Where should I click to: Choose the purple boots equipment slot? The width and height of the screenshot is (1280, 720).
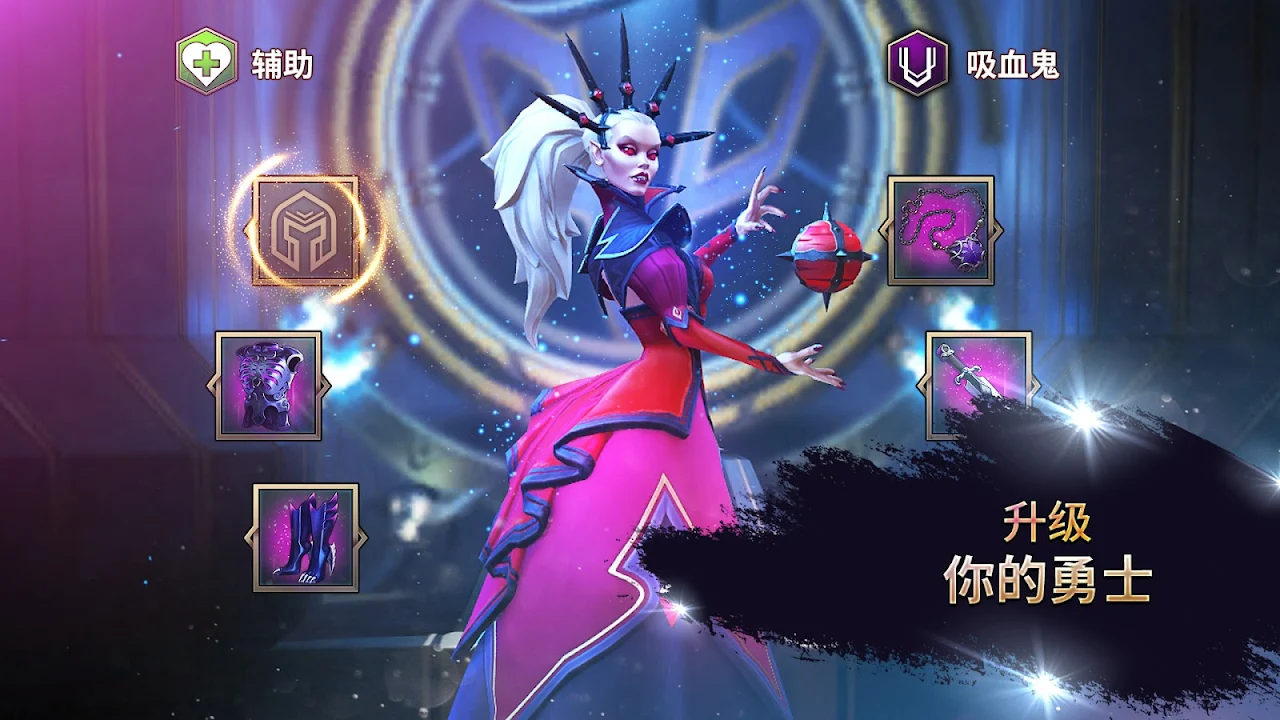pyautogui.click(x=305, y=537)
